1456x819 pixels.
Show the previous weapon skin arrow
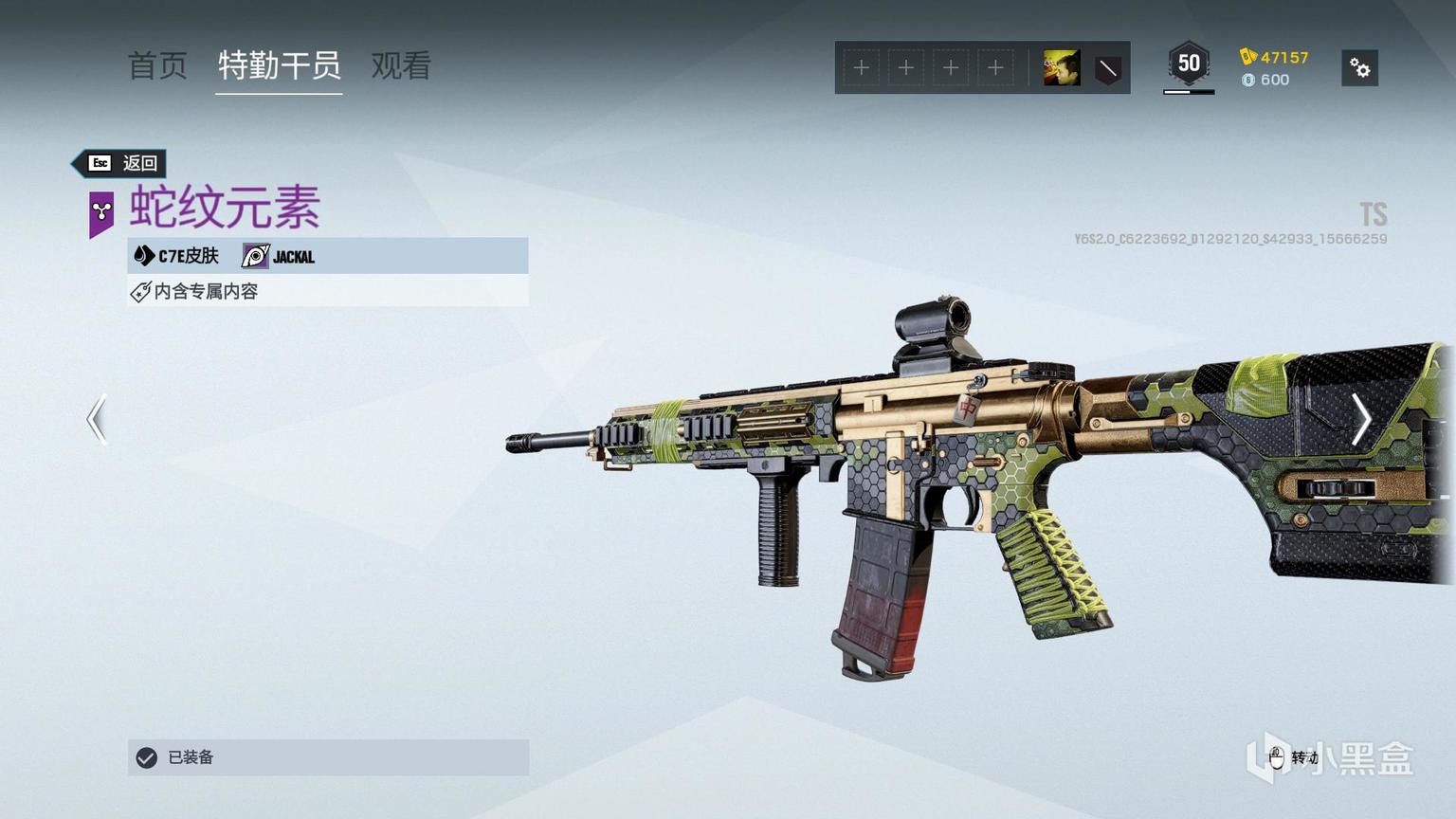tap(97, 419)
